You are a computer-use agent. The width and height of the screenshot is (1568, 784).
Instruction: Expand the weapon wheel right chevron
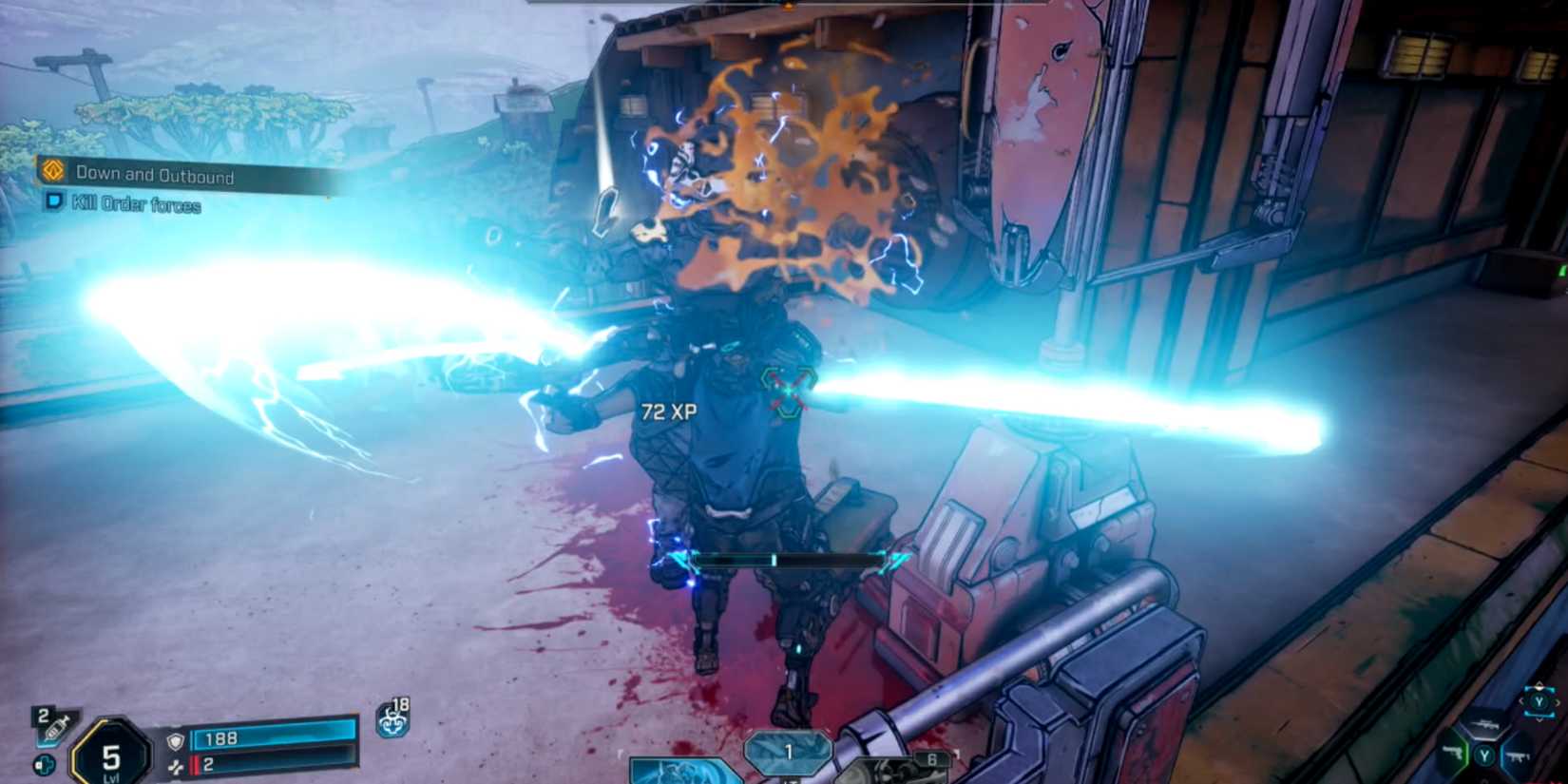1558,703
